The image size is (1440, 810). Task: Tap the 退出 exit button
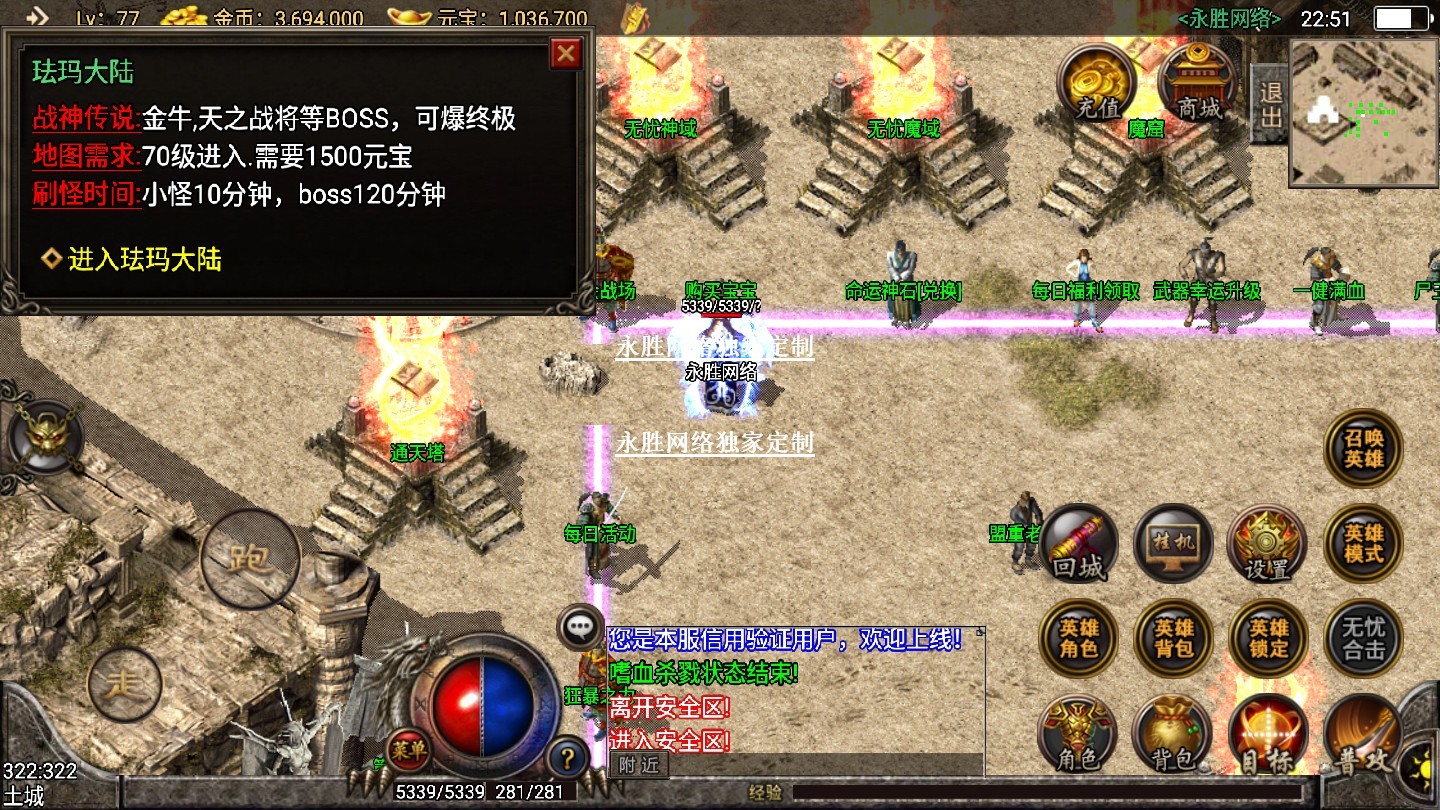1270,104
